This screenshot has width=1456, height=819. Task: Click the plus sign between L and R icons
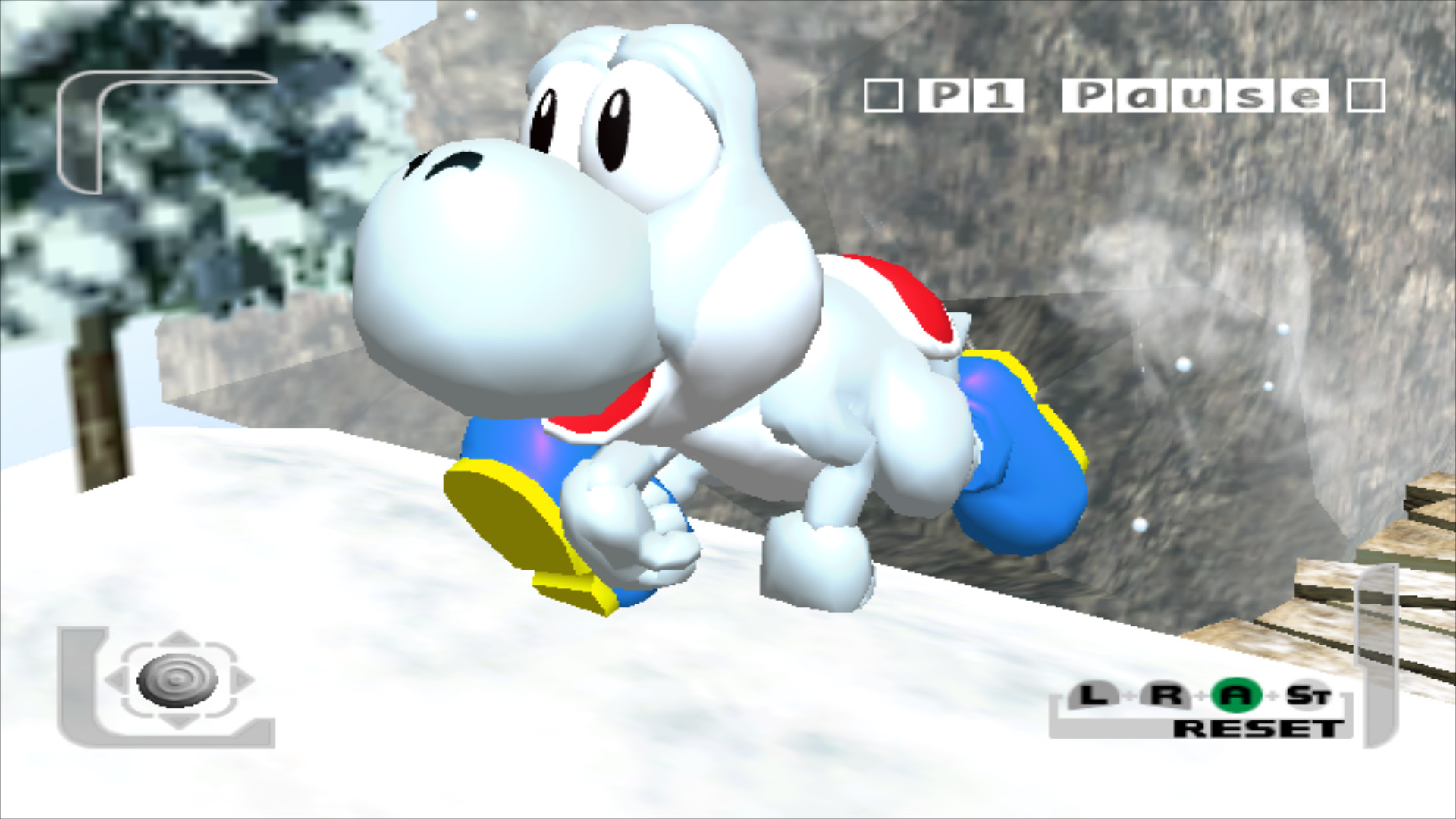1128,696
